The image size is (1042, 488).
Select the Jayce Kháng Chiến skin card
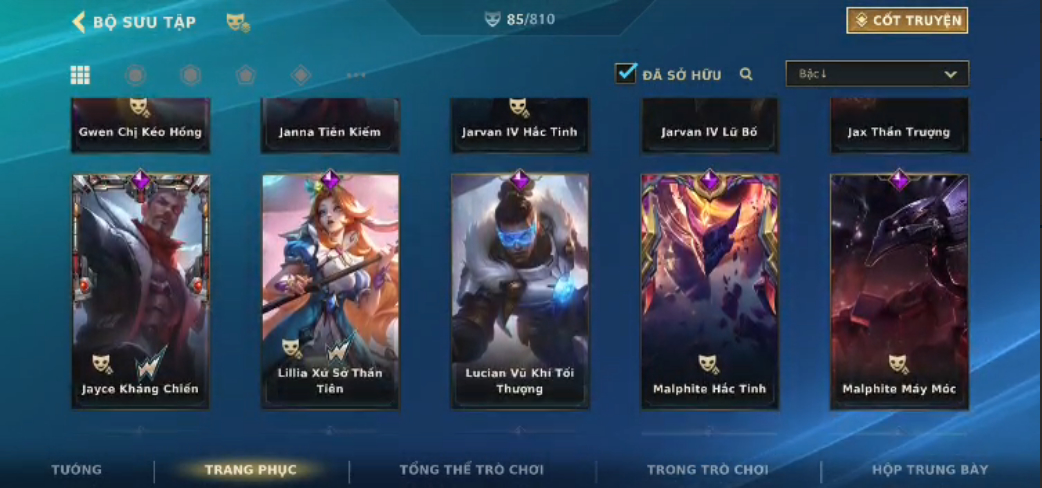pos(140,291)
